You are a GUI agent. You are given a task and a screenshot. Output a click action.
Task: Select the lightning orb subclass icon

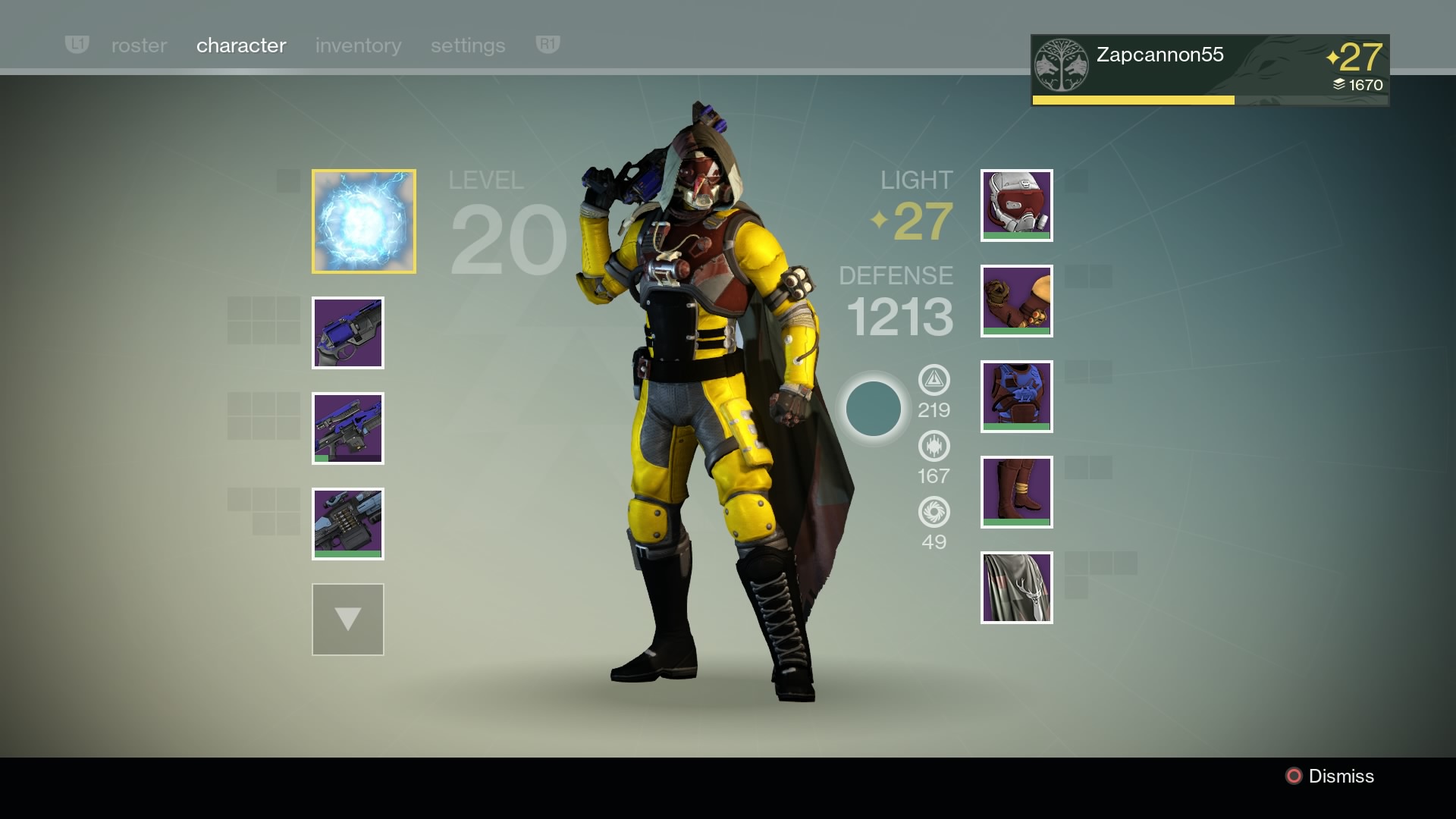(x=363, y=221)
